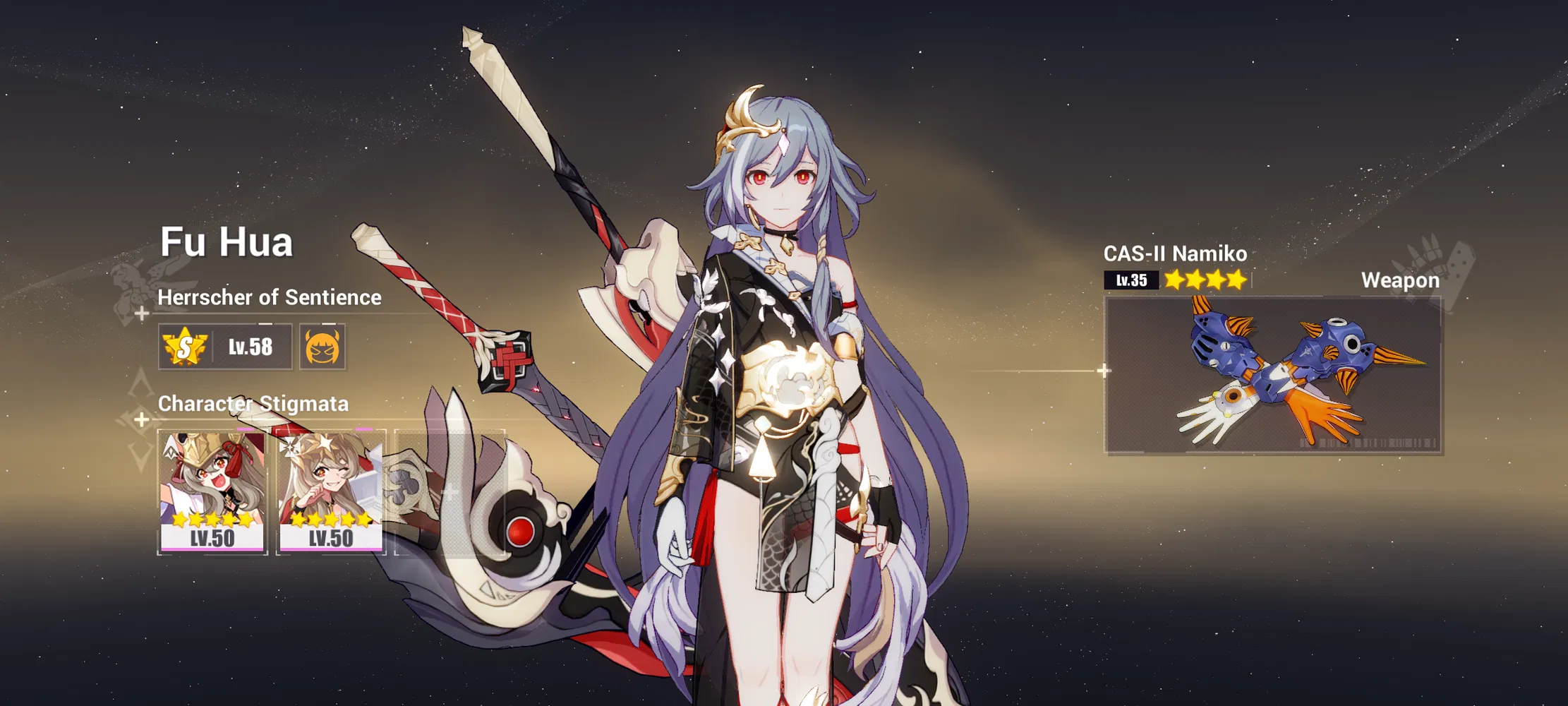The height and width of the screenshot is (706, 1568).
Task: Switch to the Weapon section
Action: click(1400, 280)
